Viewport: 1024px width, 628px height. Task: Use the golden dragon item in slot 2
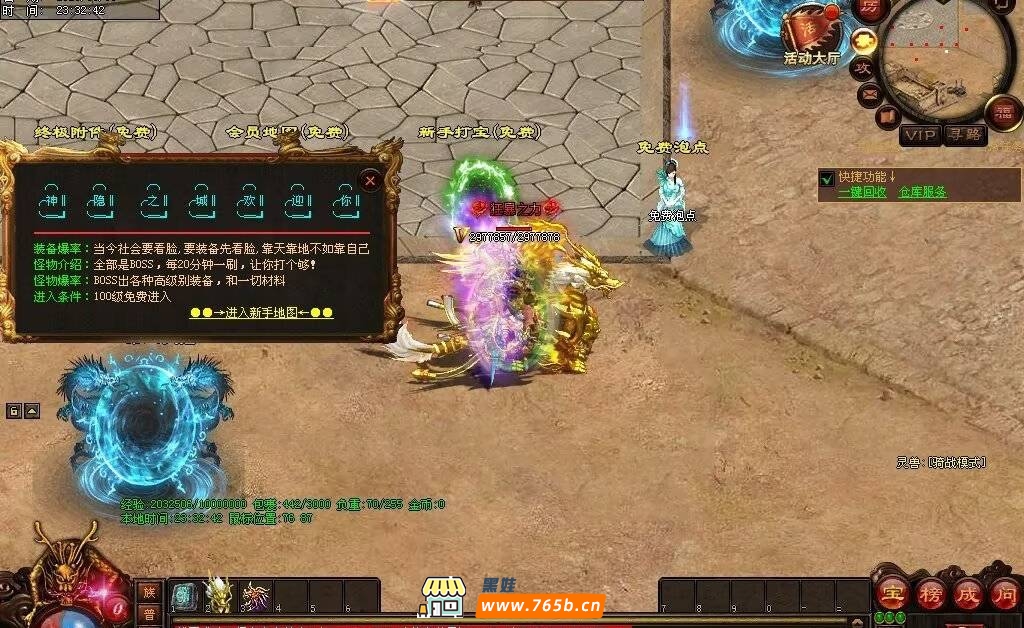(x=220, y=596)
